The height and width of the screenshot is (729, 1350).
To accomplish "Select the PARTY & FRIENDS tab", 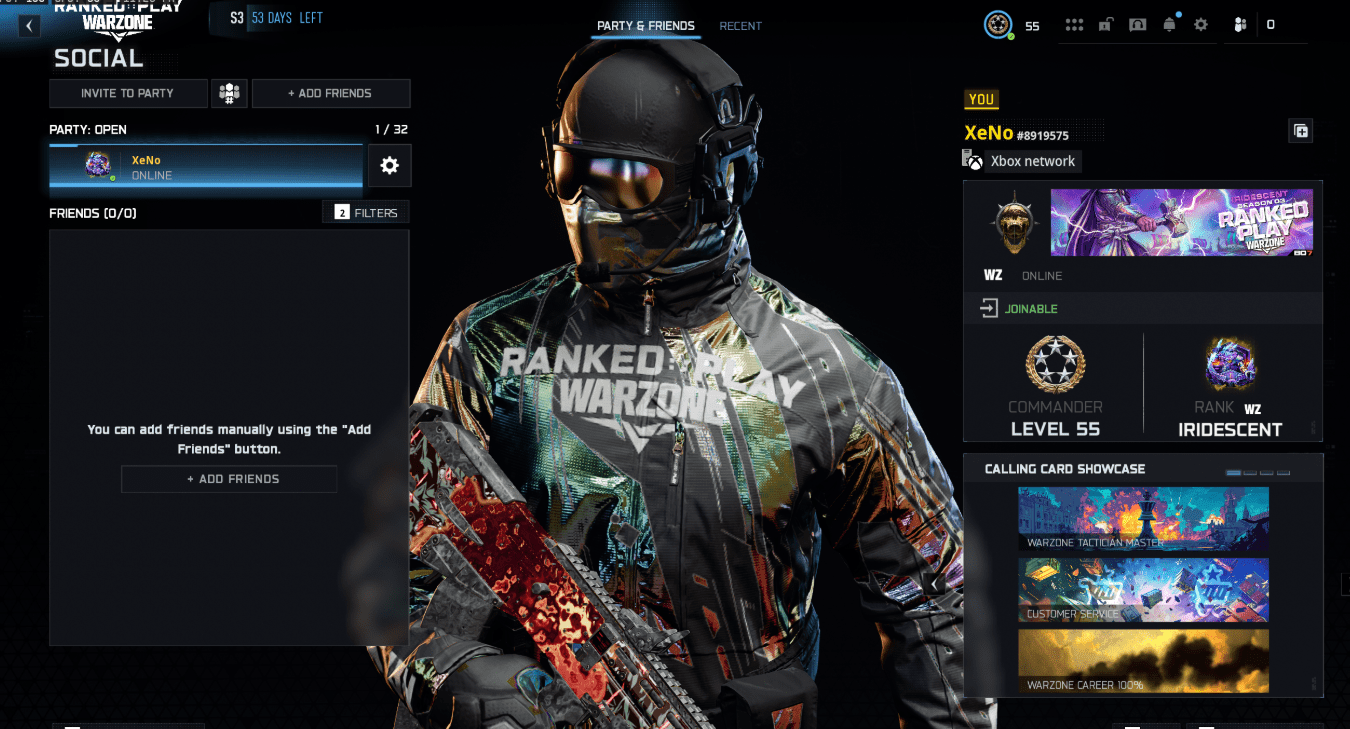I will coord(645,26).
